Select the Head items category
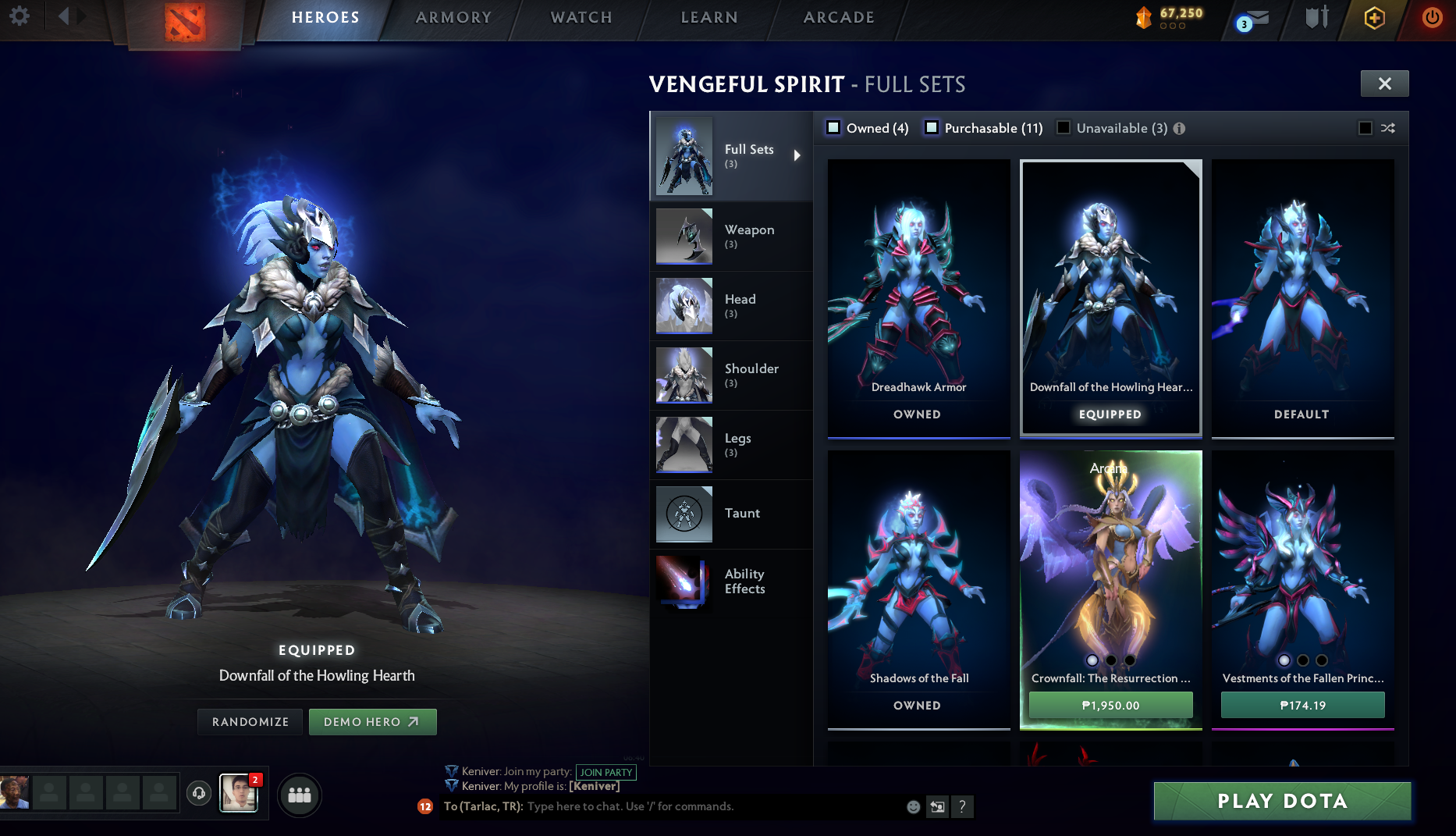The width and height of the screenshot is (1456, 836). click(740, 305)
